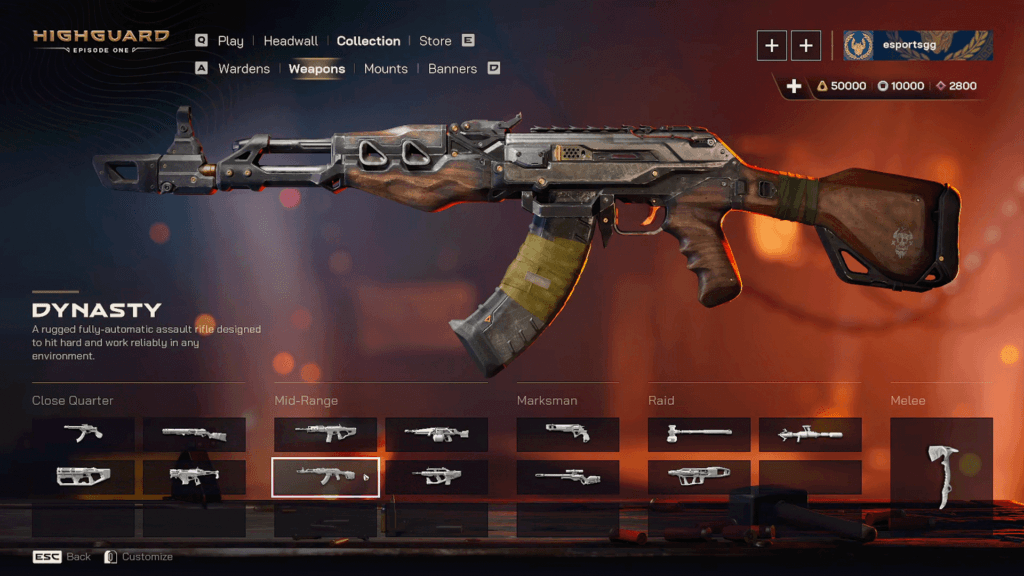Customize the selected weapon
This screenshot has height=576, width=1024.
[138, 557]
